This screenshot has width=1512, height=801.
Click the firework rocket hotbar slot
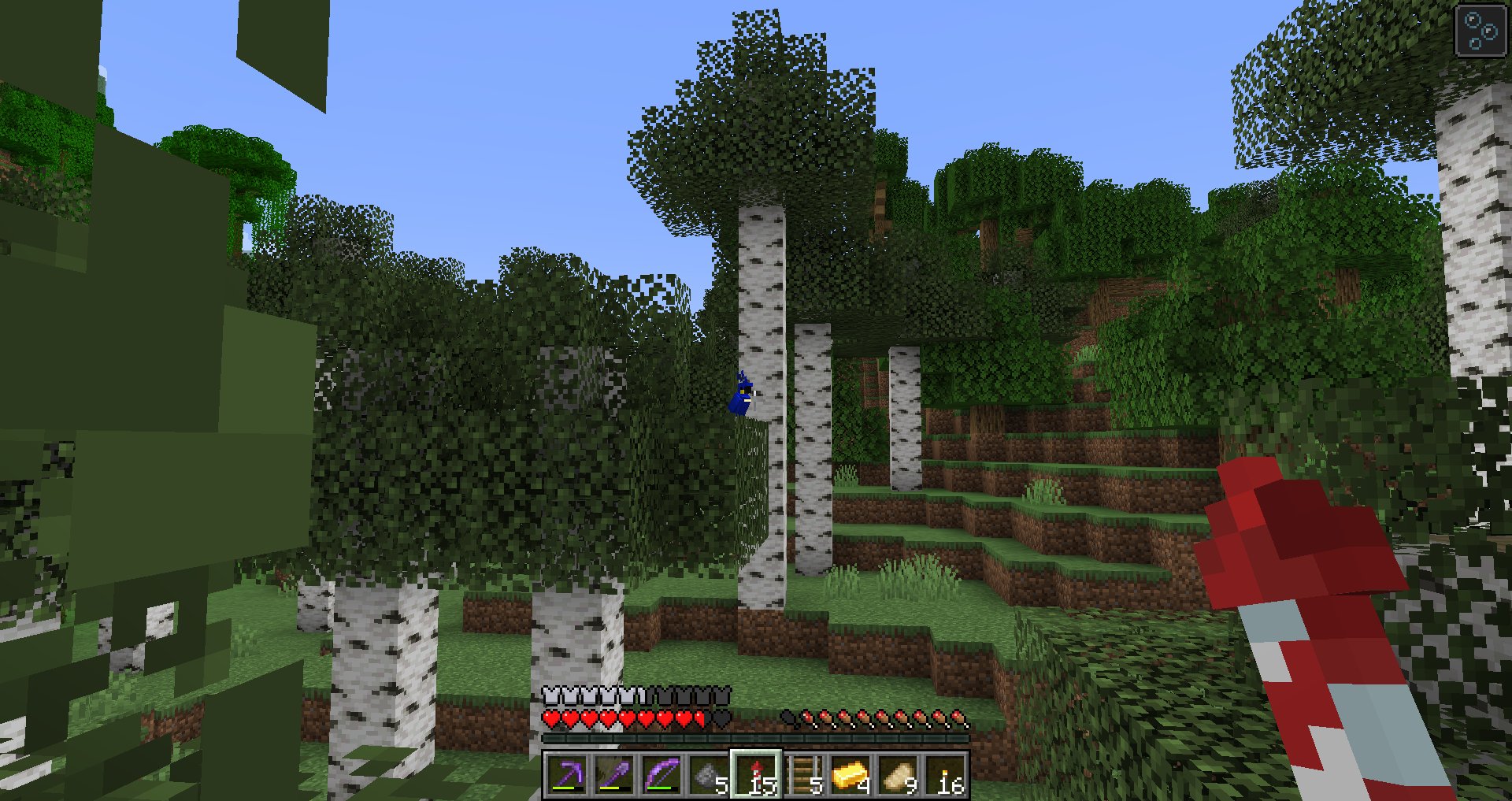point(756,776)
